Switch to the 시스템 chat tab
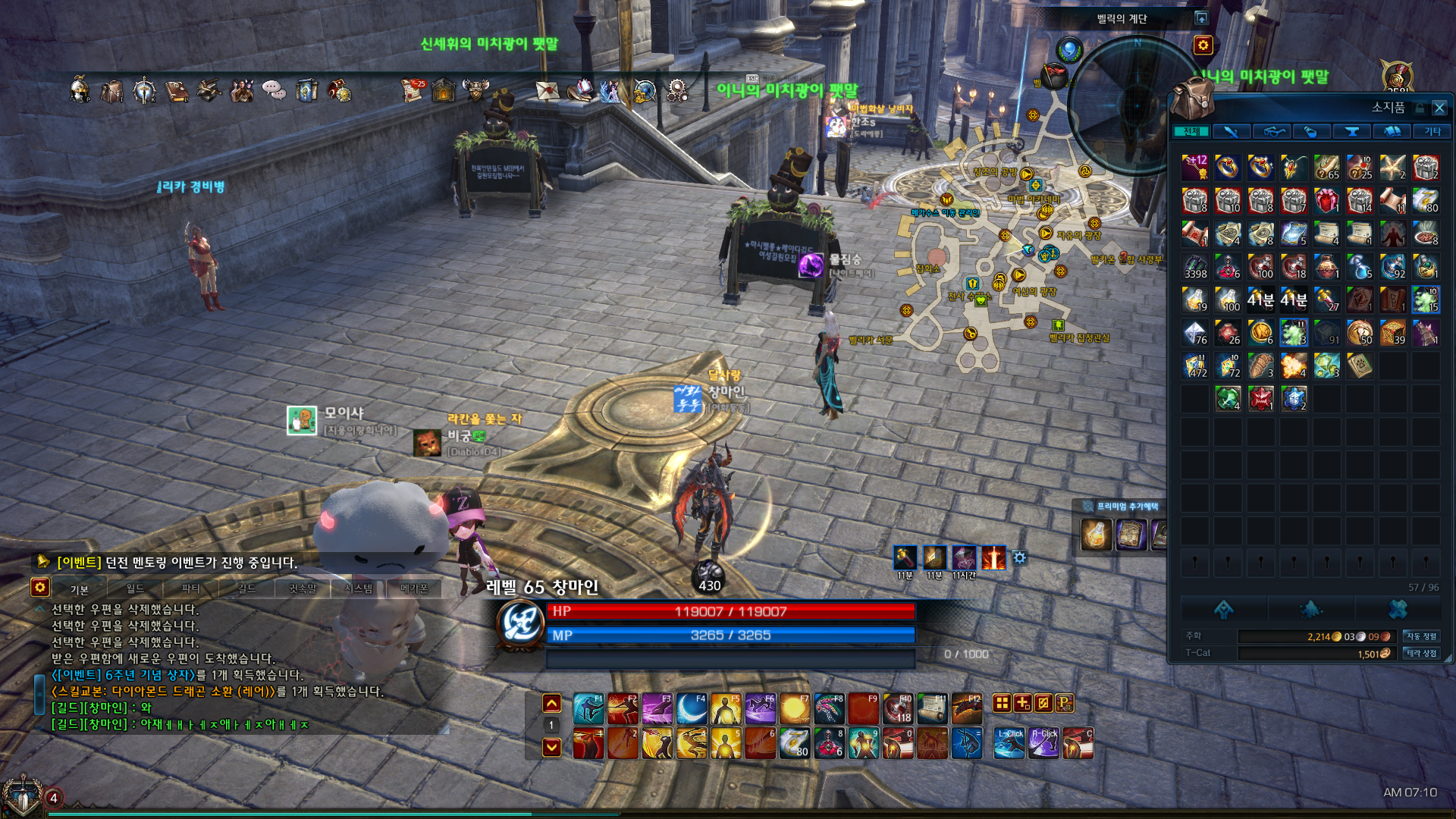Screen dimensions: 1456x819 pyautogui.click(x=358, y=588)
